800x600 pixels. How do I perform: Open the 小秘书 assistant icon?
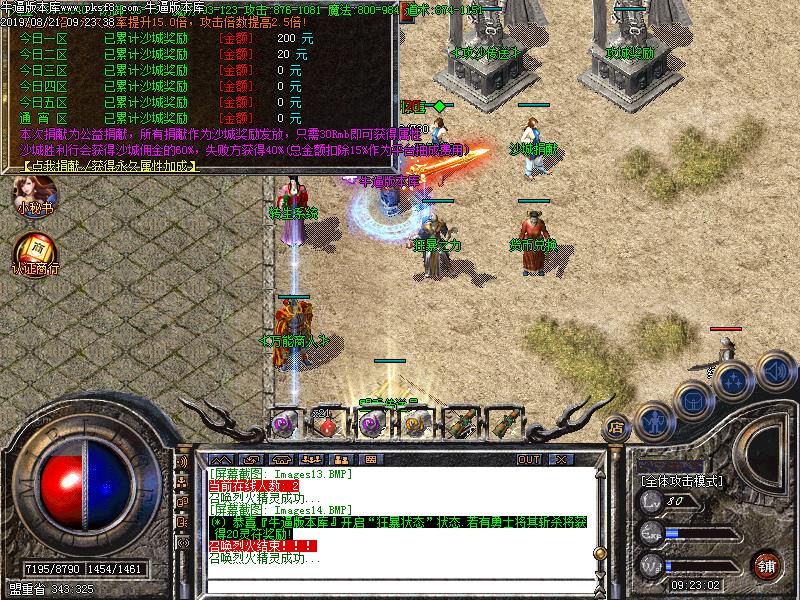33,193
